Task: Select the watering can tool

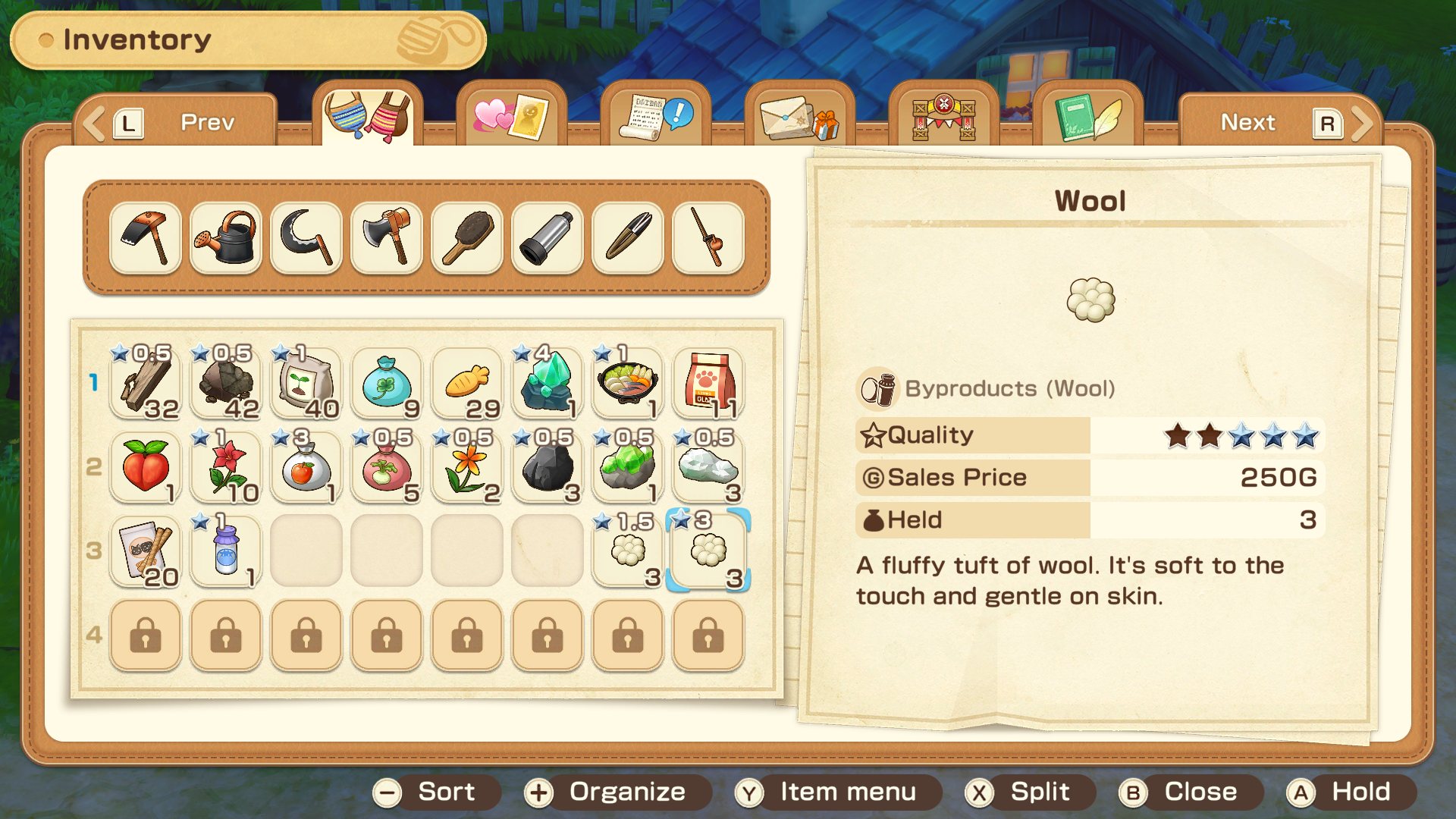Action: coord(225,238)
